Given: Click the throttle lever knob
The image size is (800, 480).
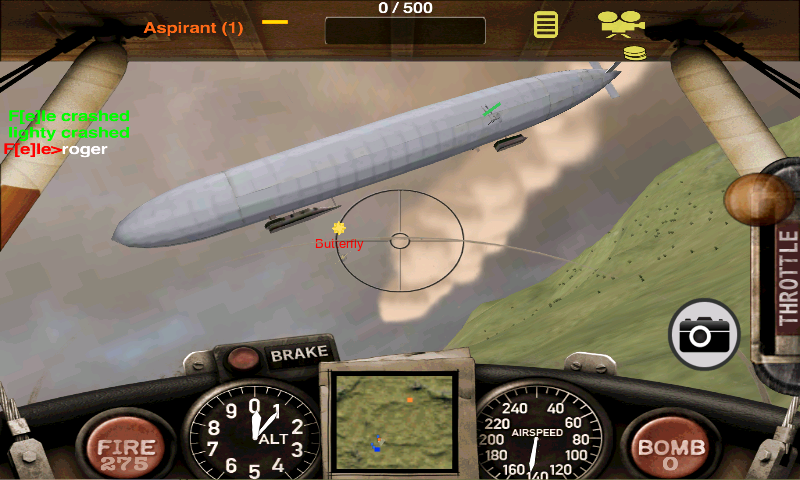Looking at the screenshot, I should 759,198.
